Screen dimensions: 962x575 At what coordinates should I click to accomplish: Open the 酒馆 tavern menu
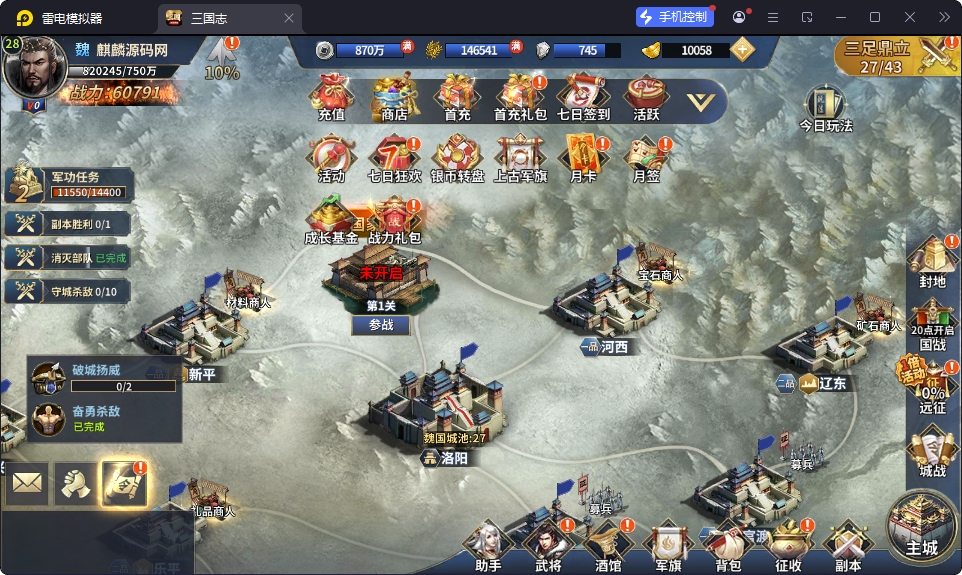coord(608,546)
